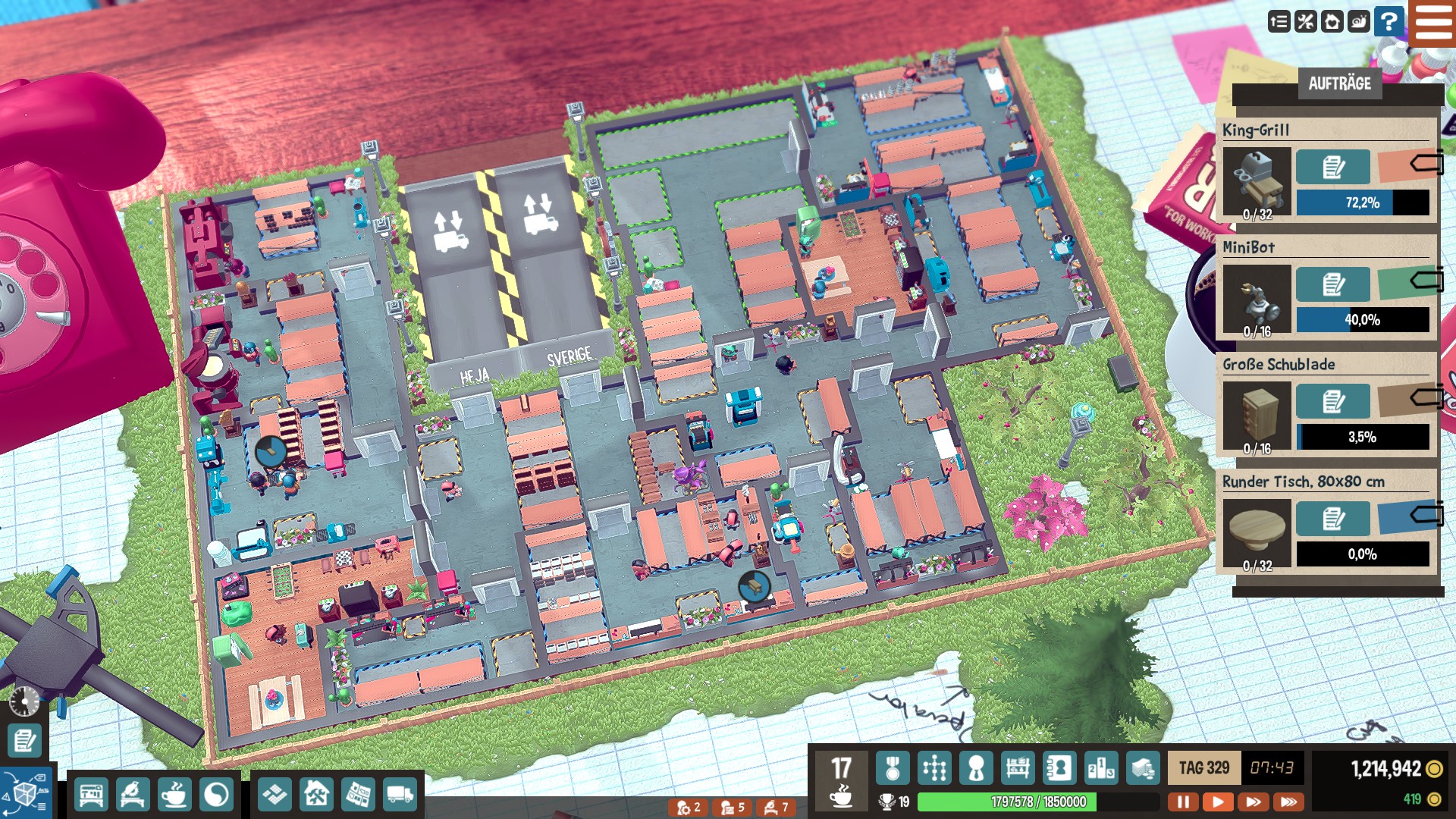Set game speed to triple fast-forward
Image resolution: width=1456 pixels, height=819 pixels.
(x=1288, y=802)
